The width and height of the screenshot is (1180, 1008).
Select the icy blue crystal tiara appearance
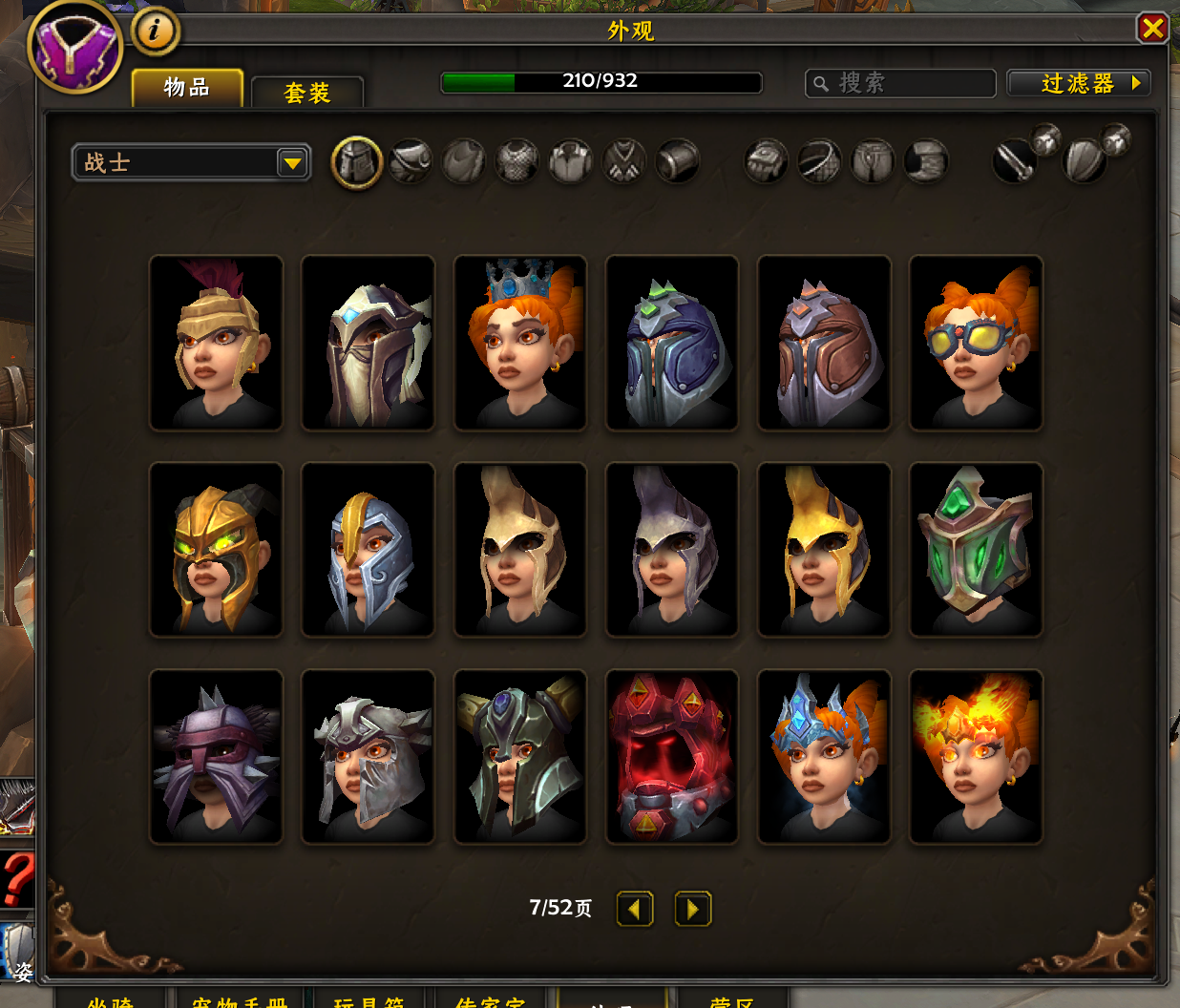824,757
